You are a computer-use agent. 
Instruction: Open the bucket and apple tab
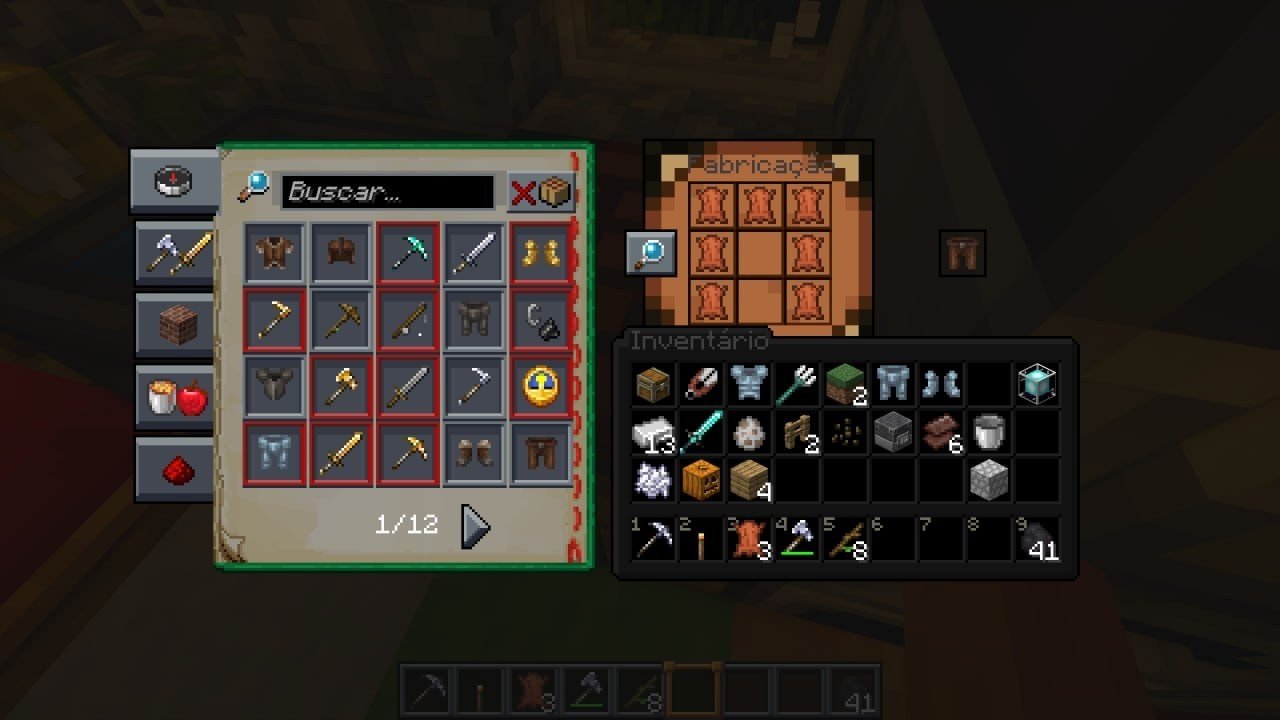176,398
